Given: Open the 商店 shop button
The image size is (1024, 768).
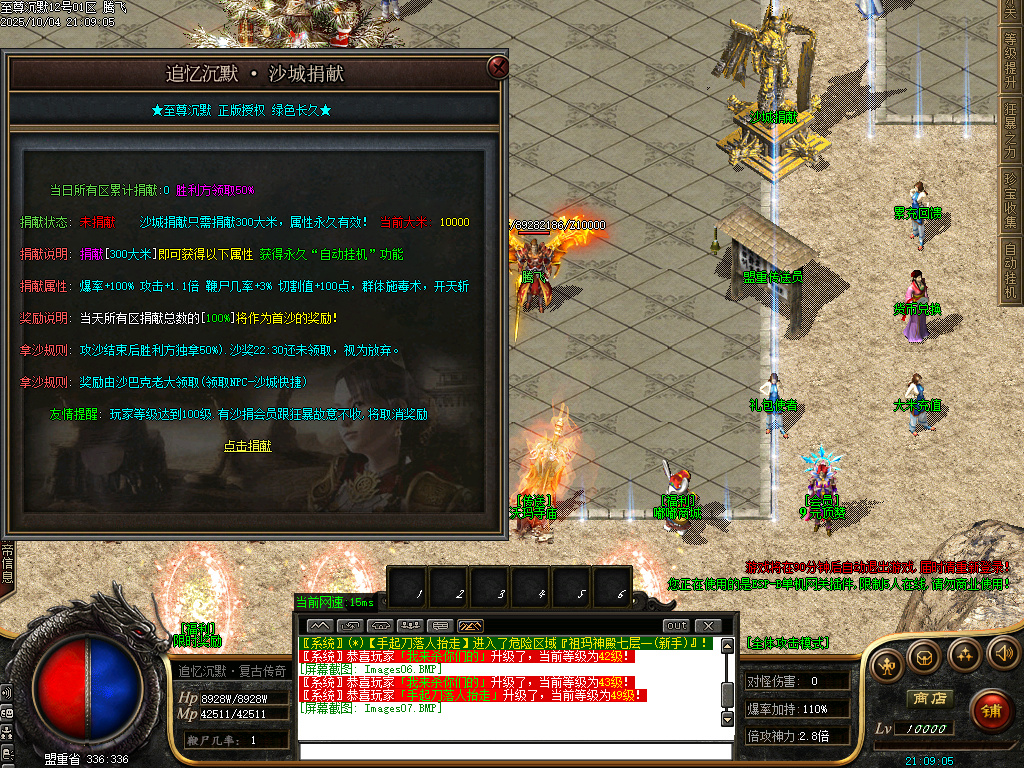Looking at the screenshot, I should [926, 698].
